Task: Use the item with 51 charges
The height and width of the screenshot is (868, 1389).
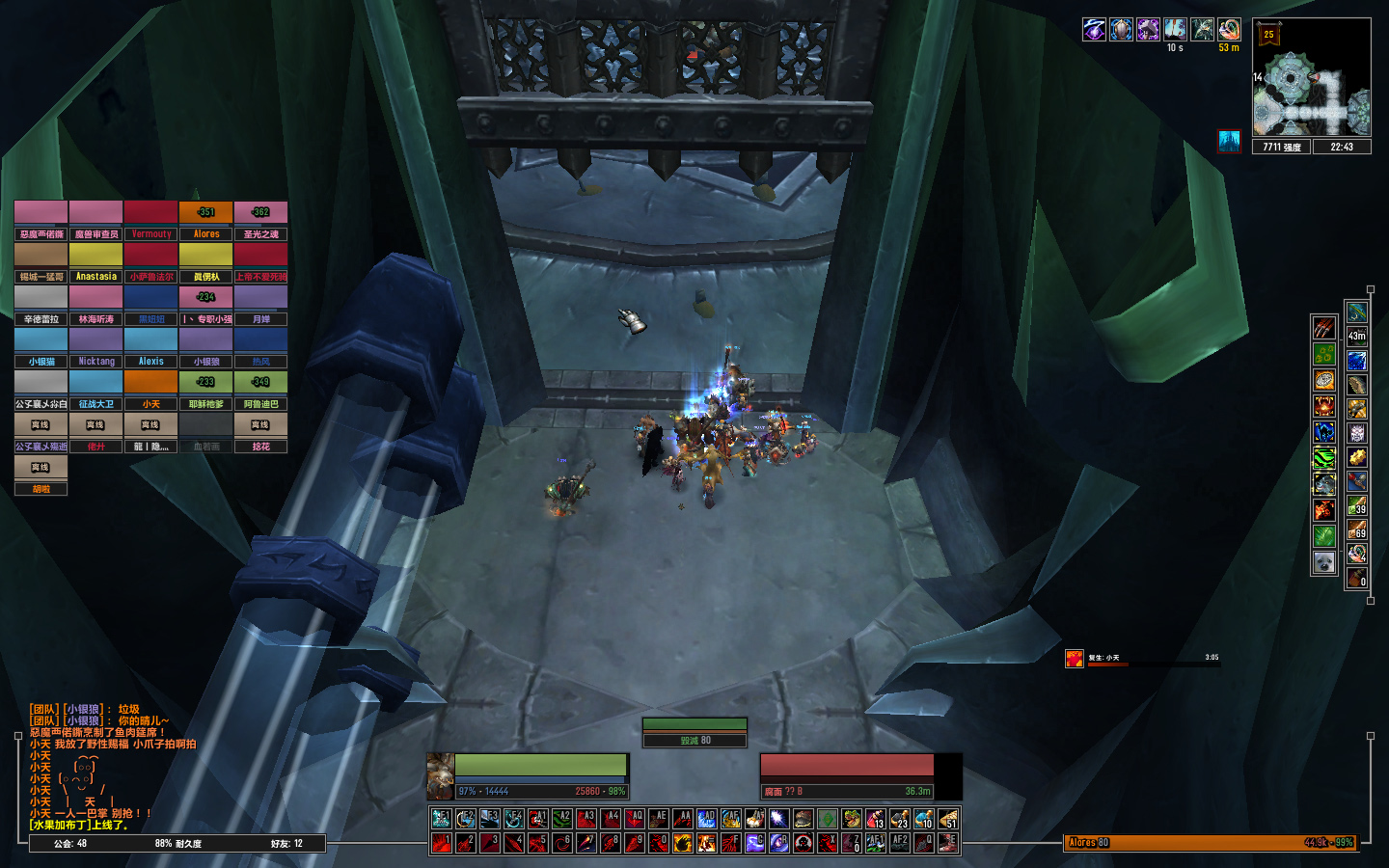Action: point(948,819)
